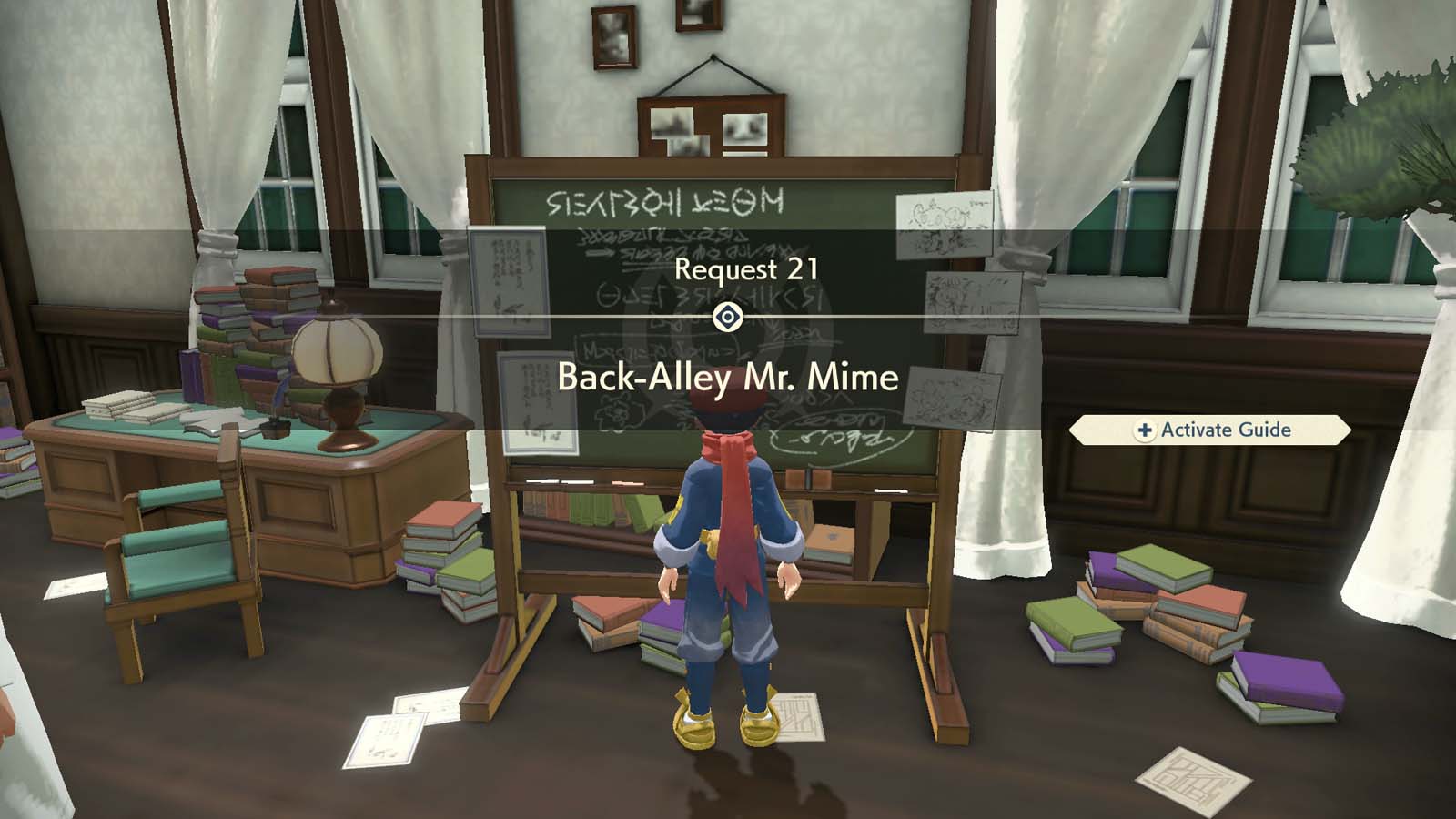Click the Request 21 header text
Image resolution: width=1456 pixels, height=819 pixels.
tap(746, 268)
